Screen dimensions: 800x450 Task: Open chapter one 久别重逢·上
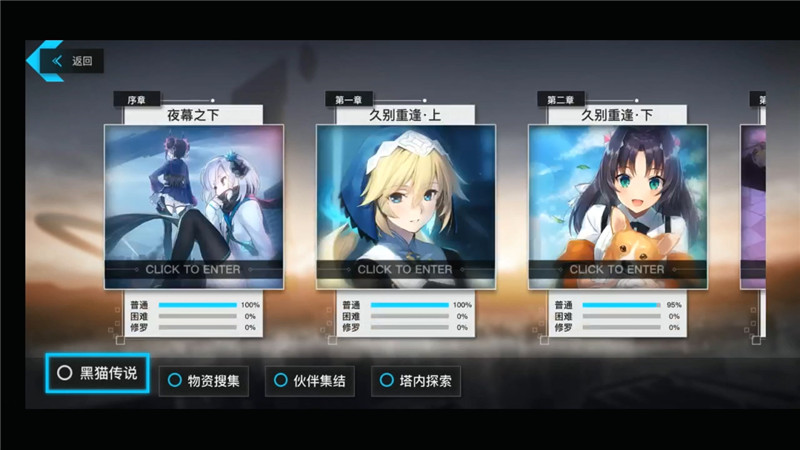click(405, 205)
